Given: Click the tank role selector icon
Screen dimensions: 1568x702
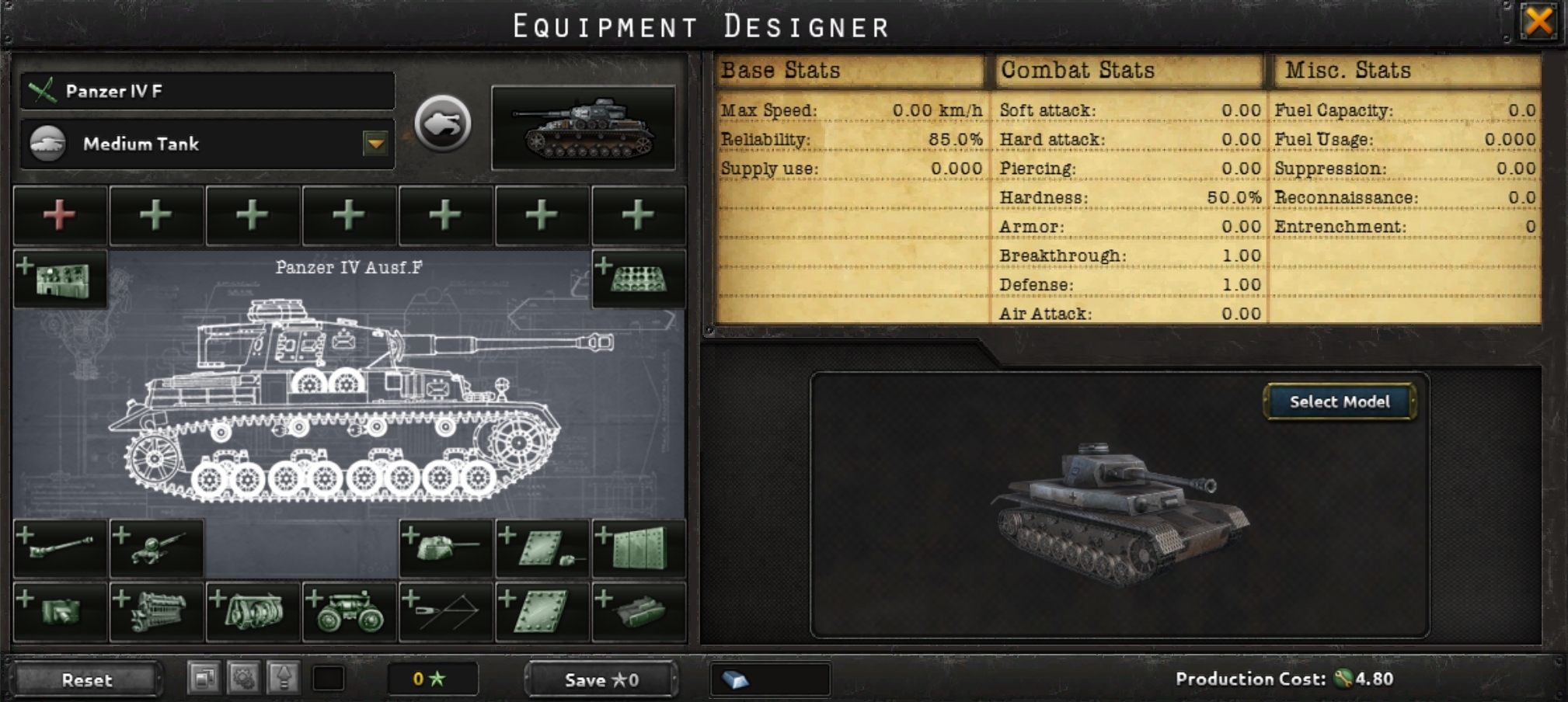Looking at the screenshot, I should click(443, 122).
